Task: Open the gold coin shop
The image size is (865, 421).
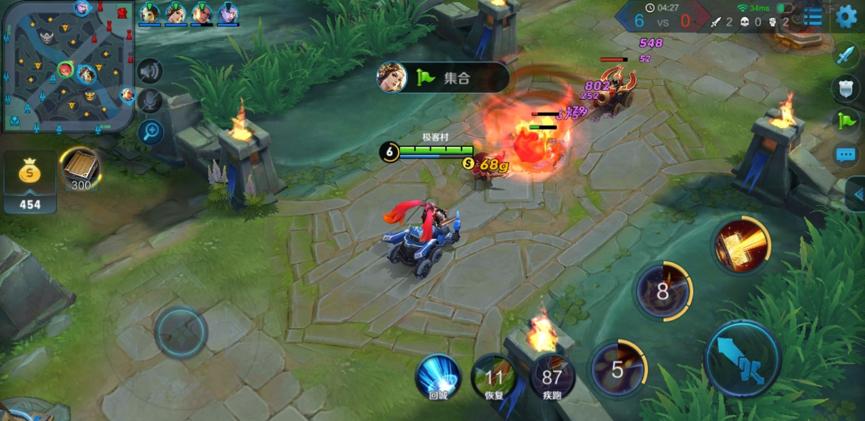Action: click(30, 180)
